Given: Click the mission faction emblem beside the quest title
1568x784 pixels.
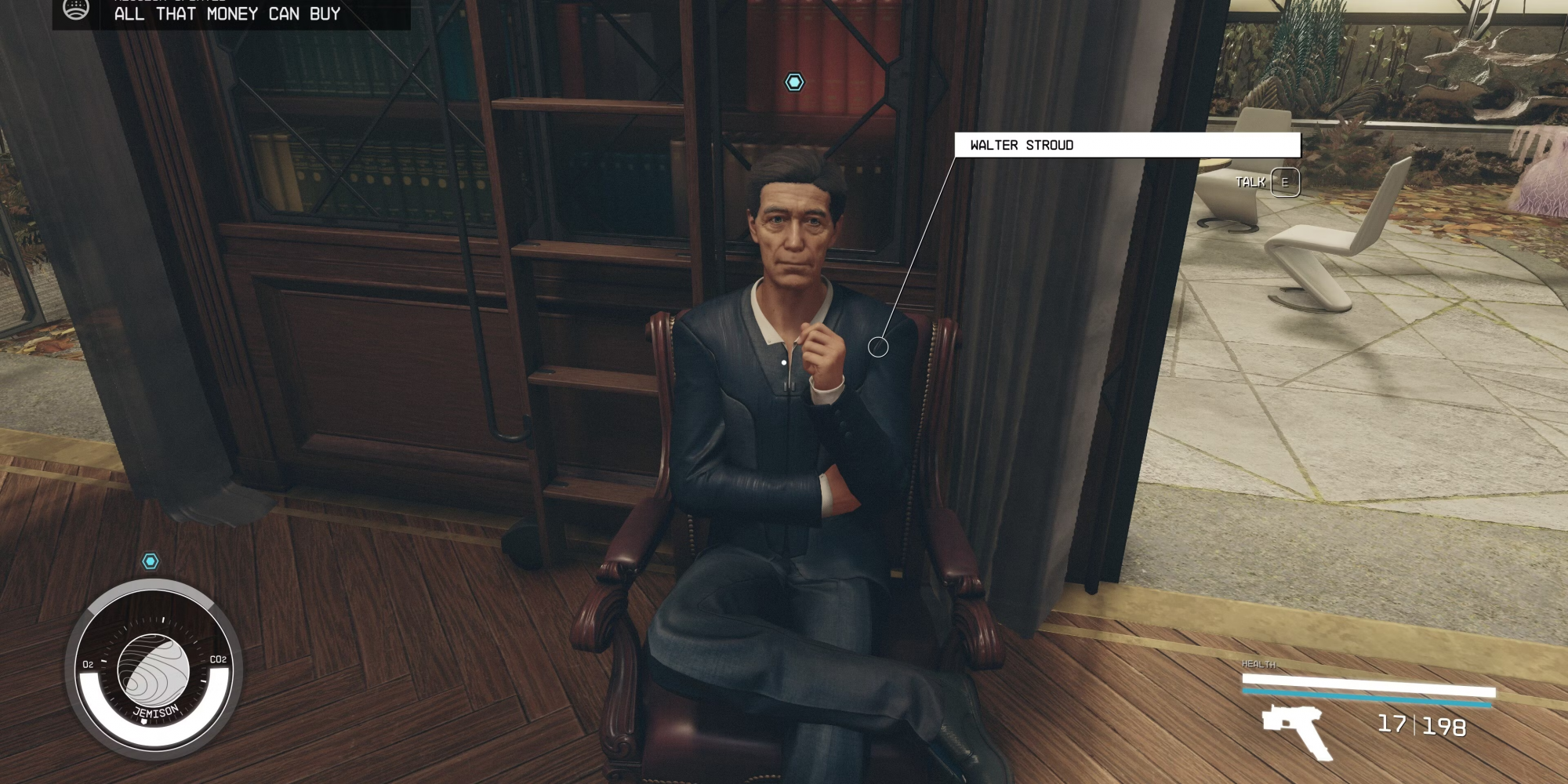Looking at the screenshot, I should tap(76, 11).
